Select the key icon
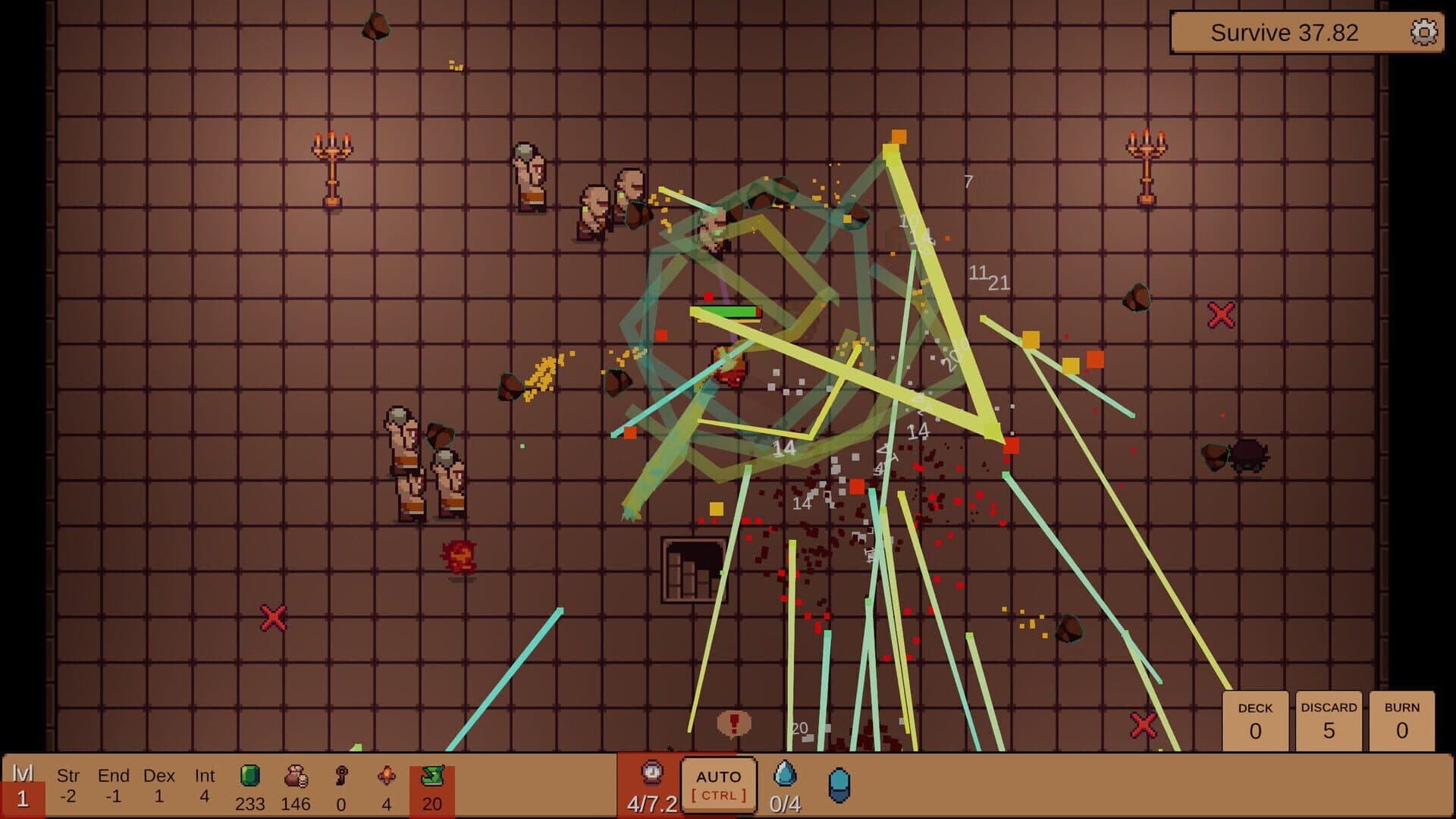 click(341, 776)
